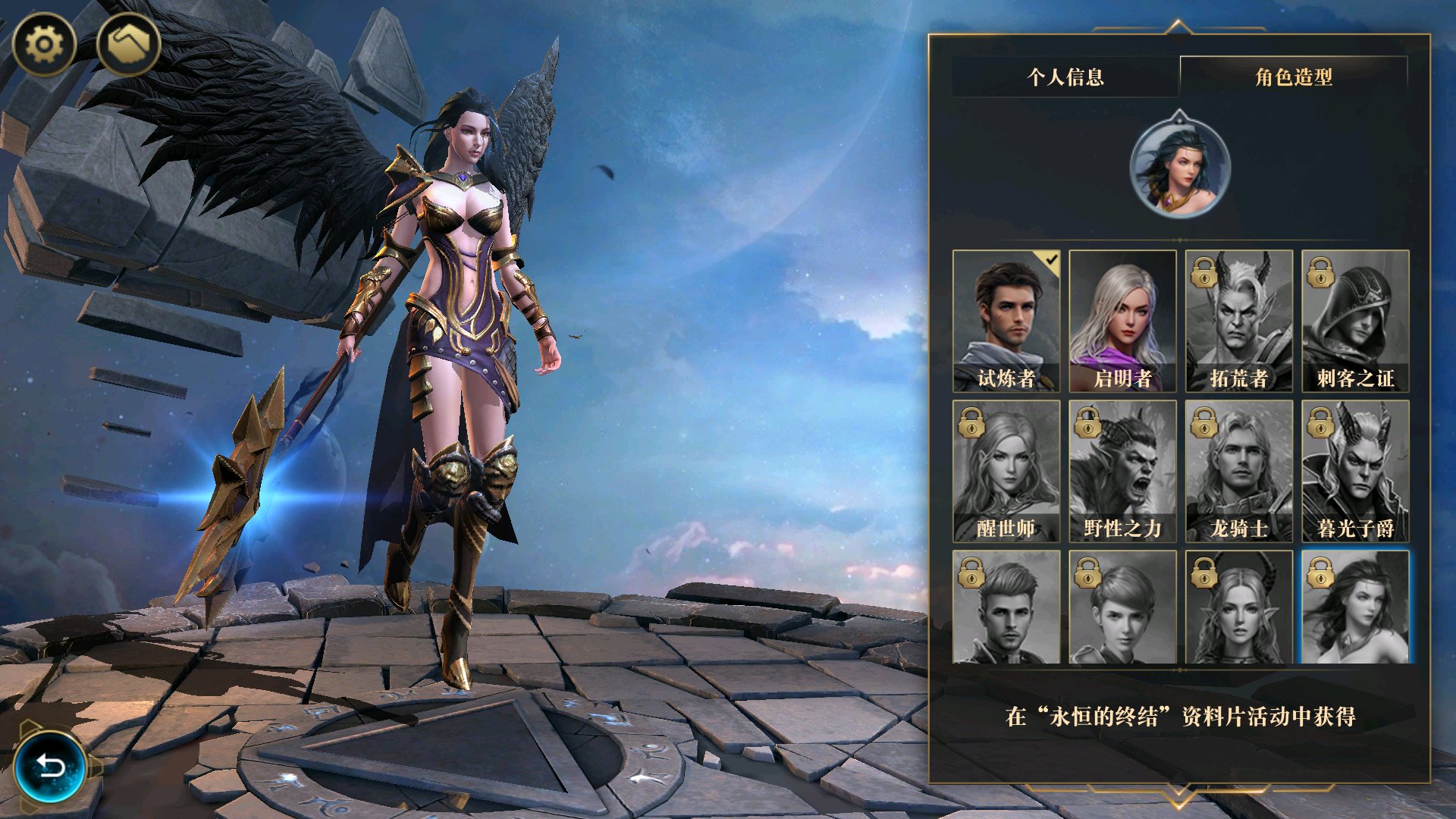Pick the locked 龙骑士 skin
The image size is (1456, 819).
[x=1239, y=471]
